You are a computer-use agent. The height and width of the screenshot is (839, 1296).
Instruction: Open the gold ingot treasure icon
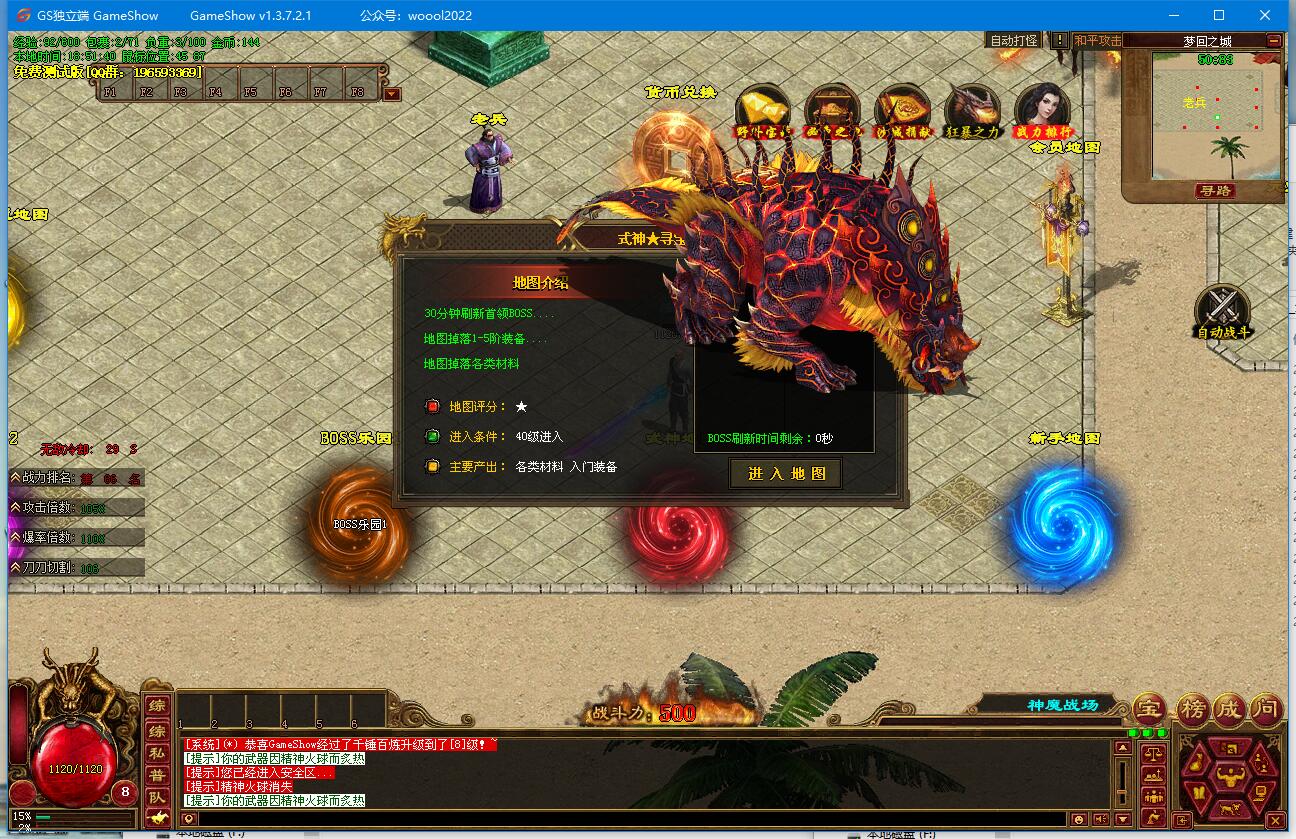click(x=762, y=110)
